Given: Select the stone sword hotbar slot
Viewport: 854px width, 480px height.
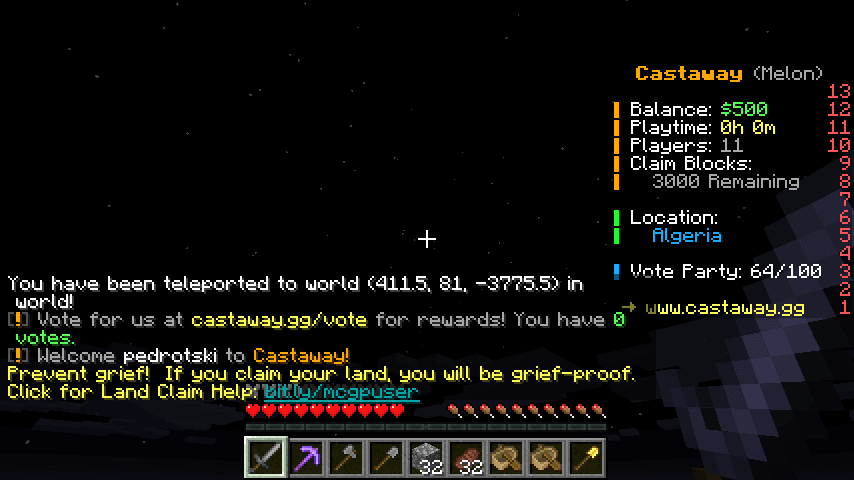Looking at the screenshot, I should point(266,459).
